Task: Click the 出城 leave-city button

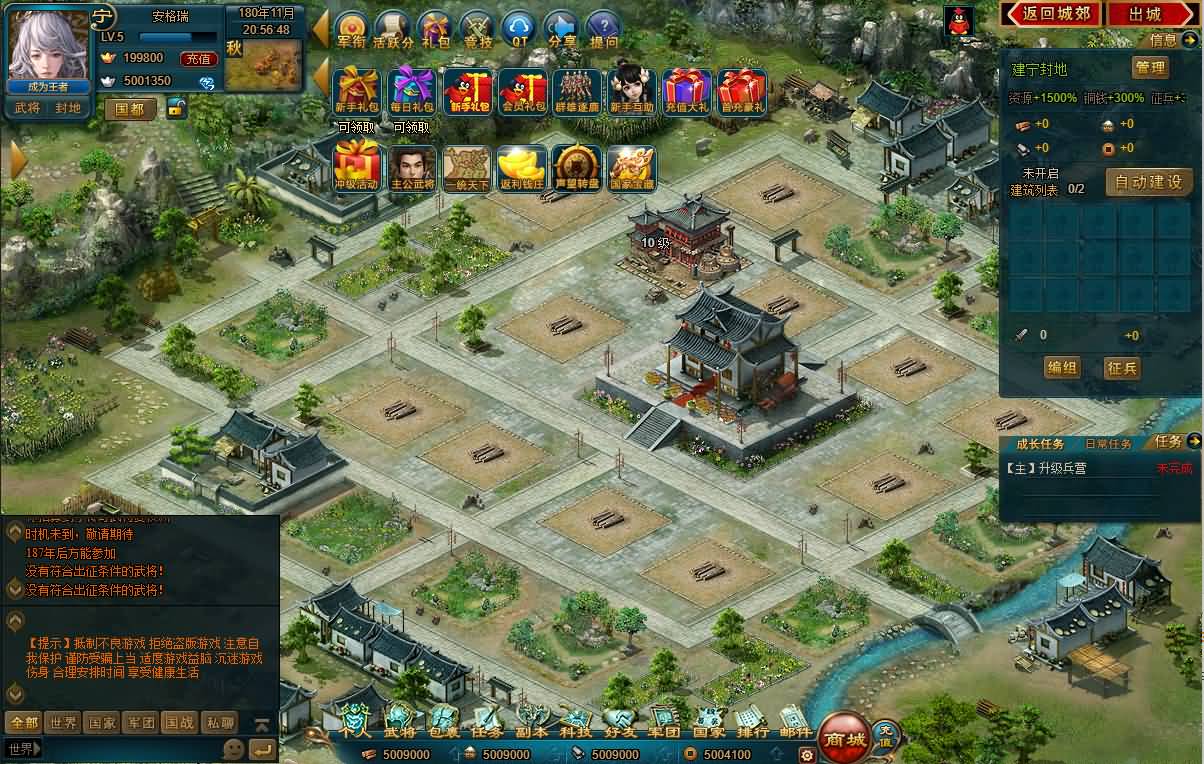Action: click(x=1145, y=14)
